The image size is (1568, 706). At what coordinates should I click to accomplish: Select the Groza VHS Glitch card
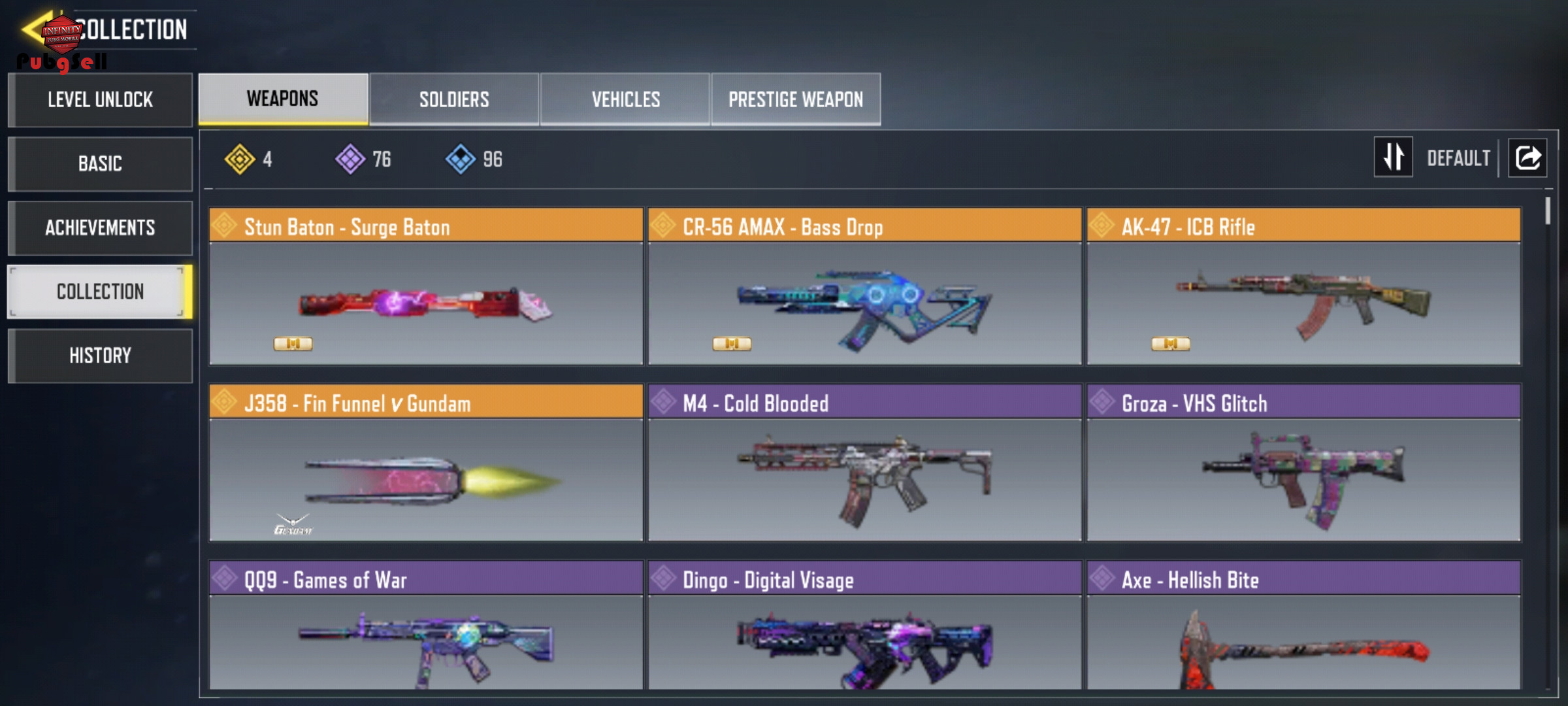coord(1303,463)
